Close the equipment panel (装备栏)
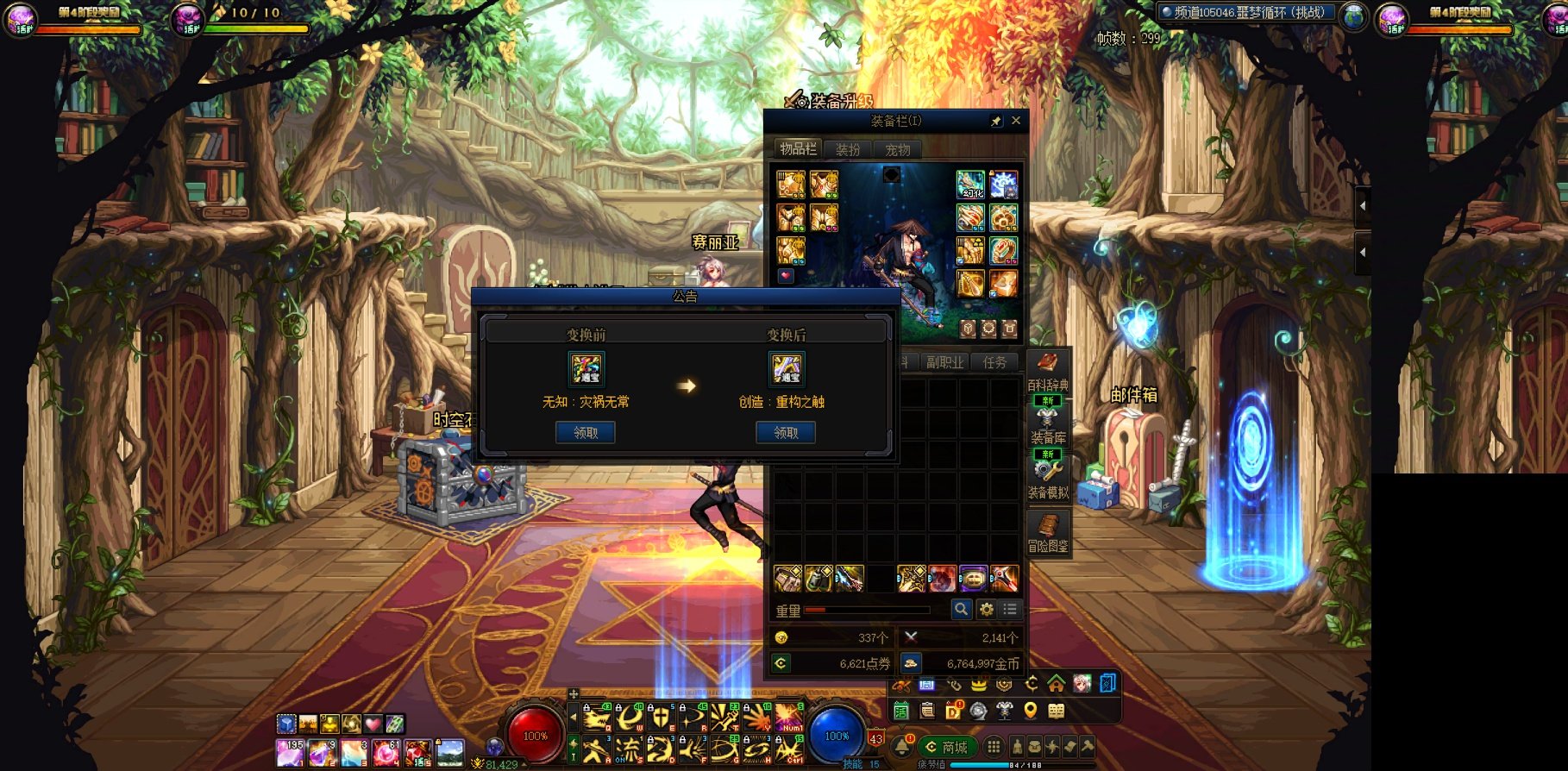The width and height of the screenshot is (1568, 771). pos(1016,121)
